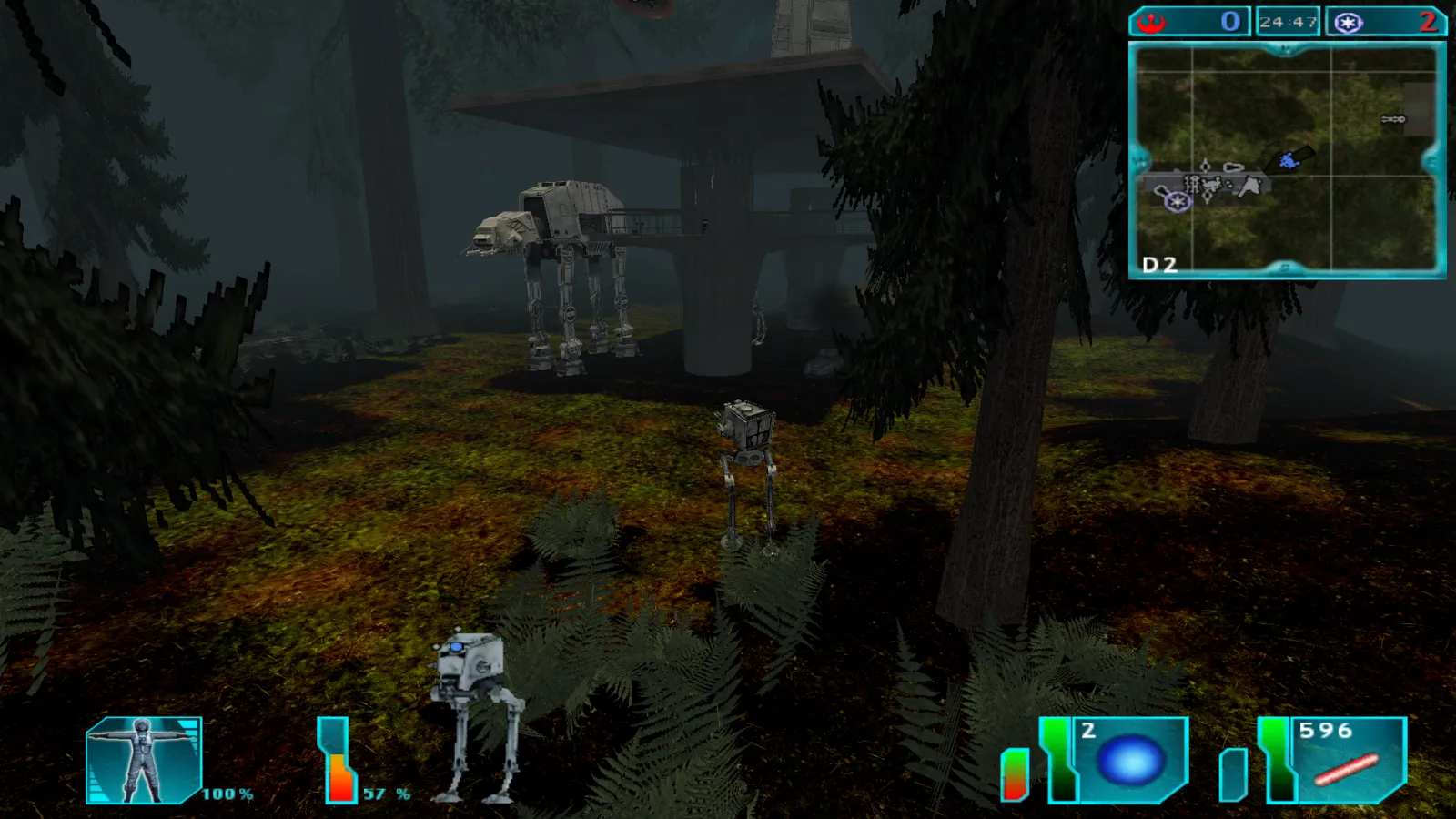Select the blue thermal detonator icon
1456x819 pixels.
tap(1131, 760)
